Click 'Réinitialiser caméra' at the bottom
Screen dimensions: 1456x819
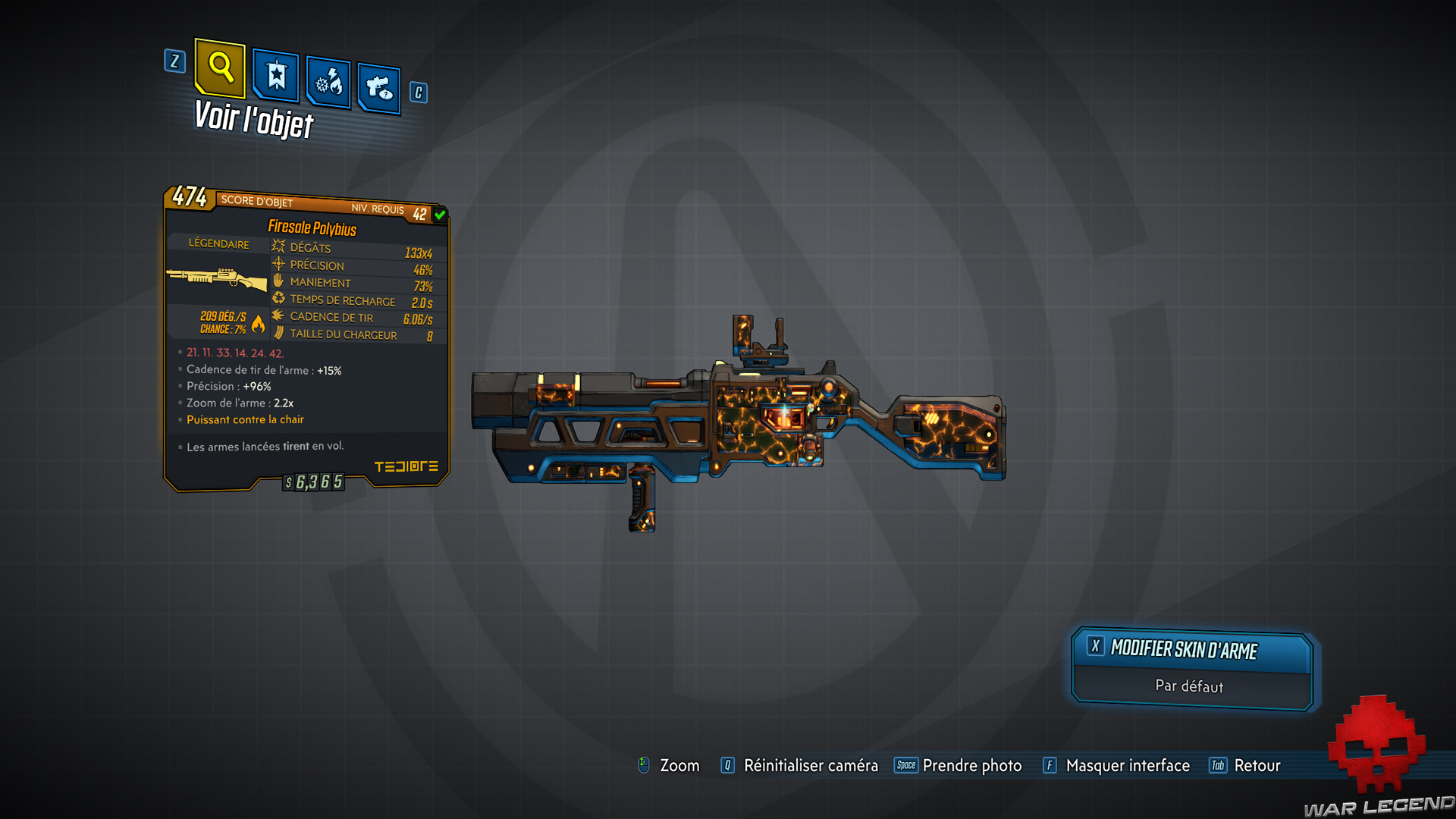coord(810,766)
